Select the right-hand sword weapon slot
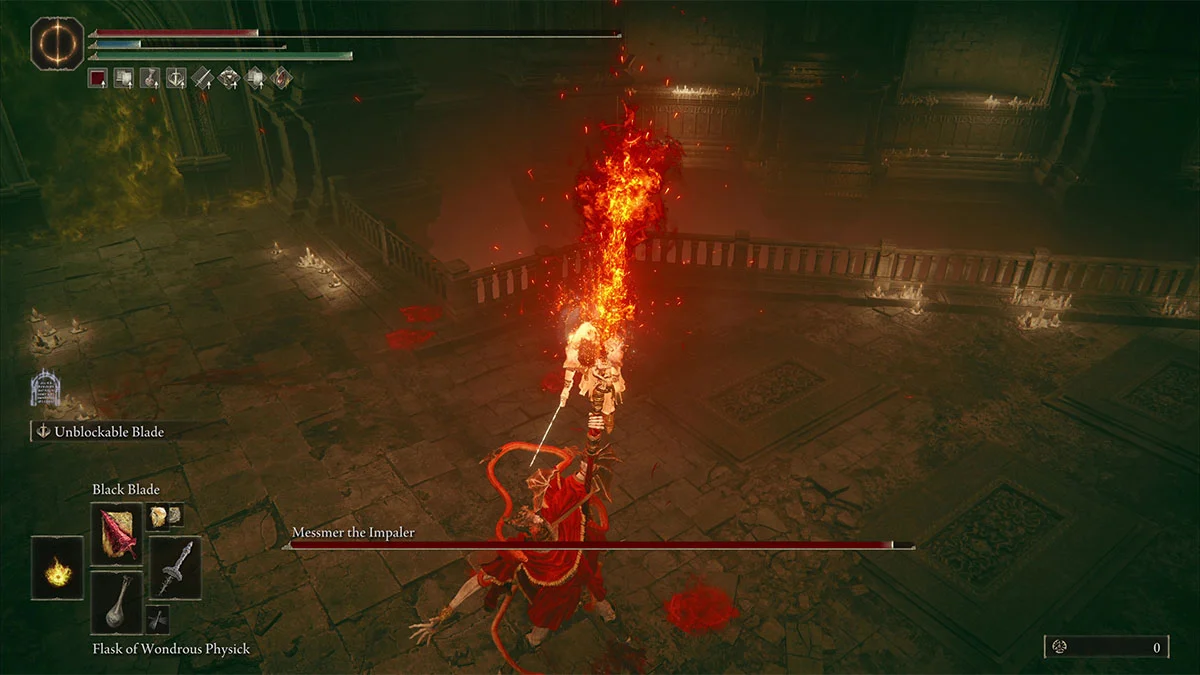 (175, 568)
